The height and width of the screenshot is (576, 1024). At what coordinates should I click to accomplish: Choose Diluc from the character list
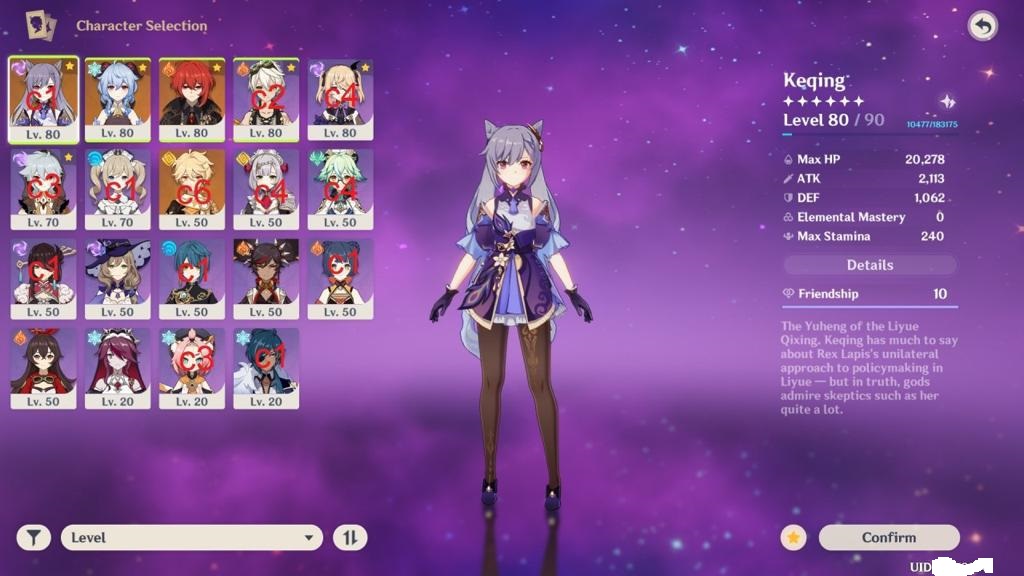[192, 97]
